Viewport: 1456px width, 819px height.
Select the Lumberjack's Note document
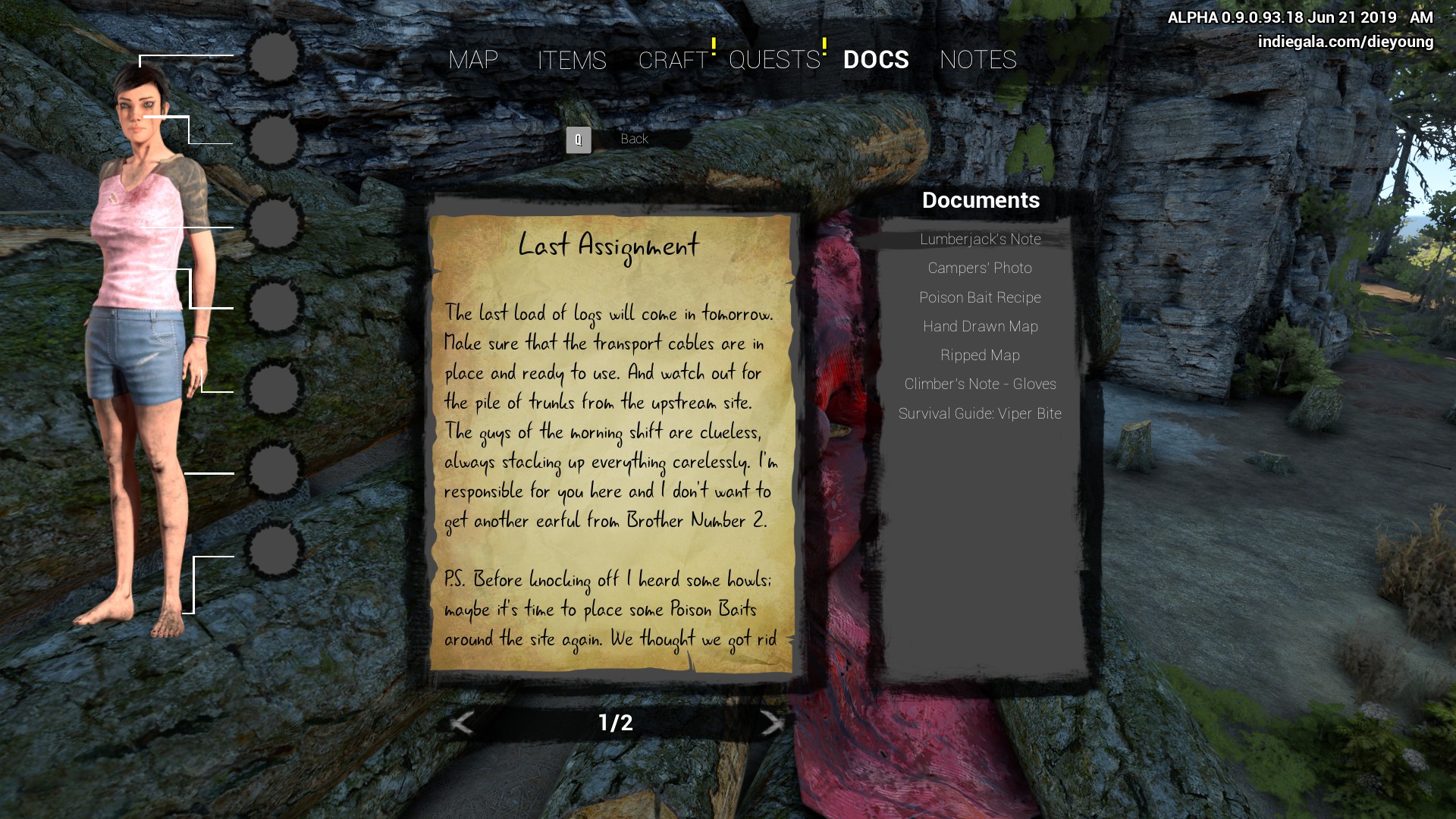(980, 240)
